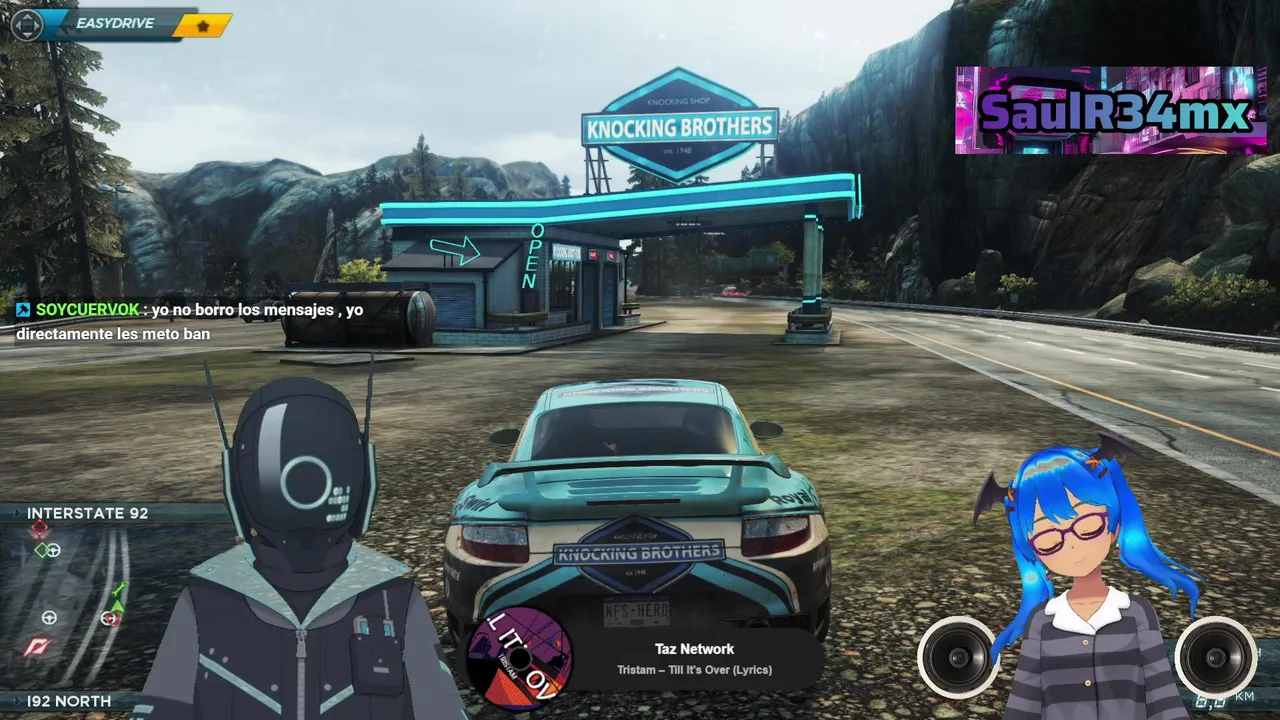Screen dimensions: 1280x720
Task: Select the Interstate 92 location label
Action: 88,513
